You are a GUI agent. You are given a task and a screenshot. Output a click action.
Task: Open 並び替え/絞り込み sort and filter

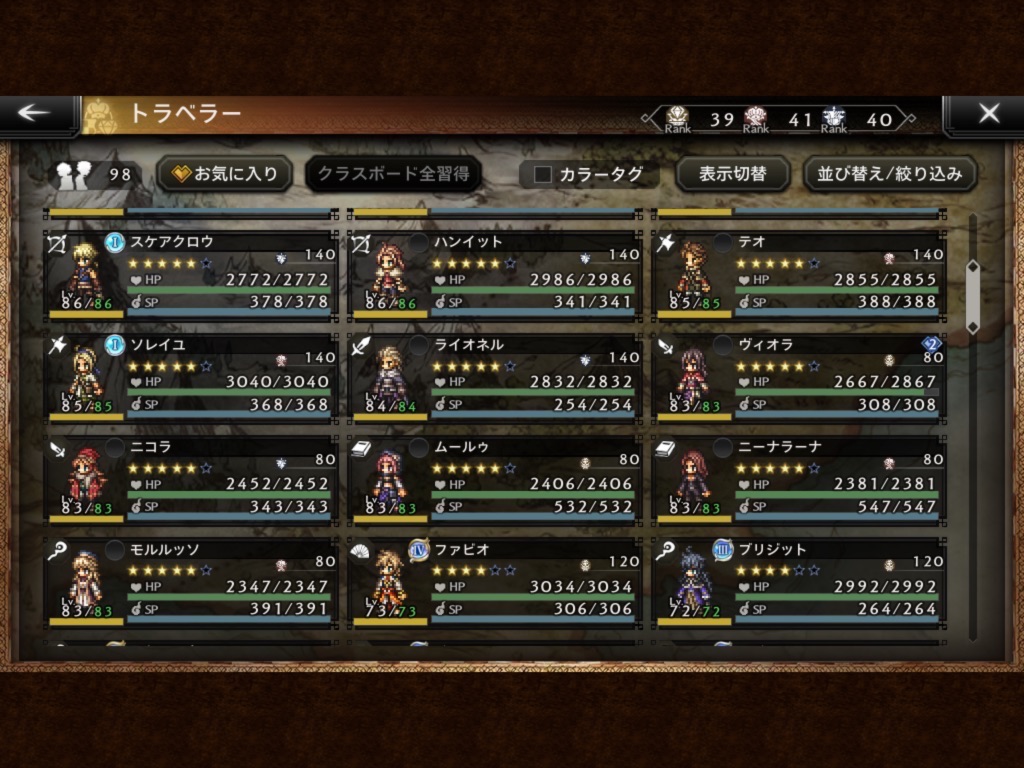pos(890,174)
